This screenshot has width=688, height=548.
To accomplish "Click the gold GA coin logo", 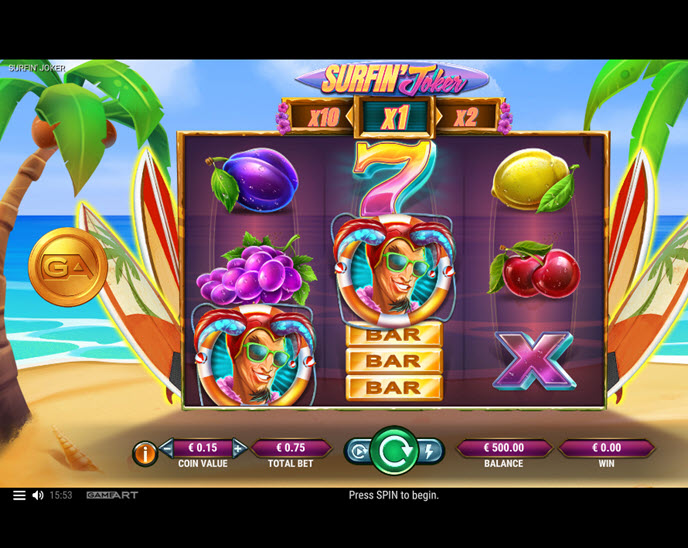I will tap(67, 266).
